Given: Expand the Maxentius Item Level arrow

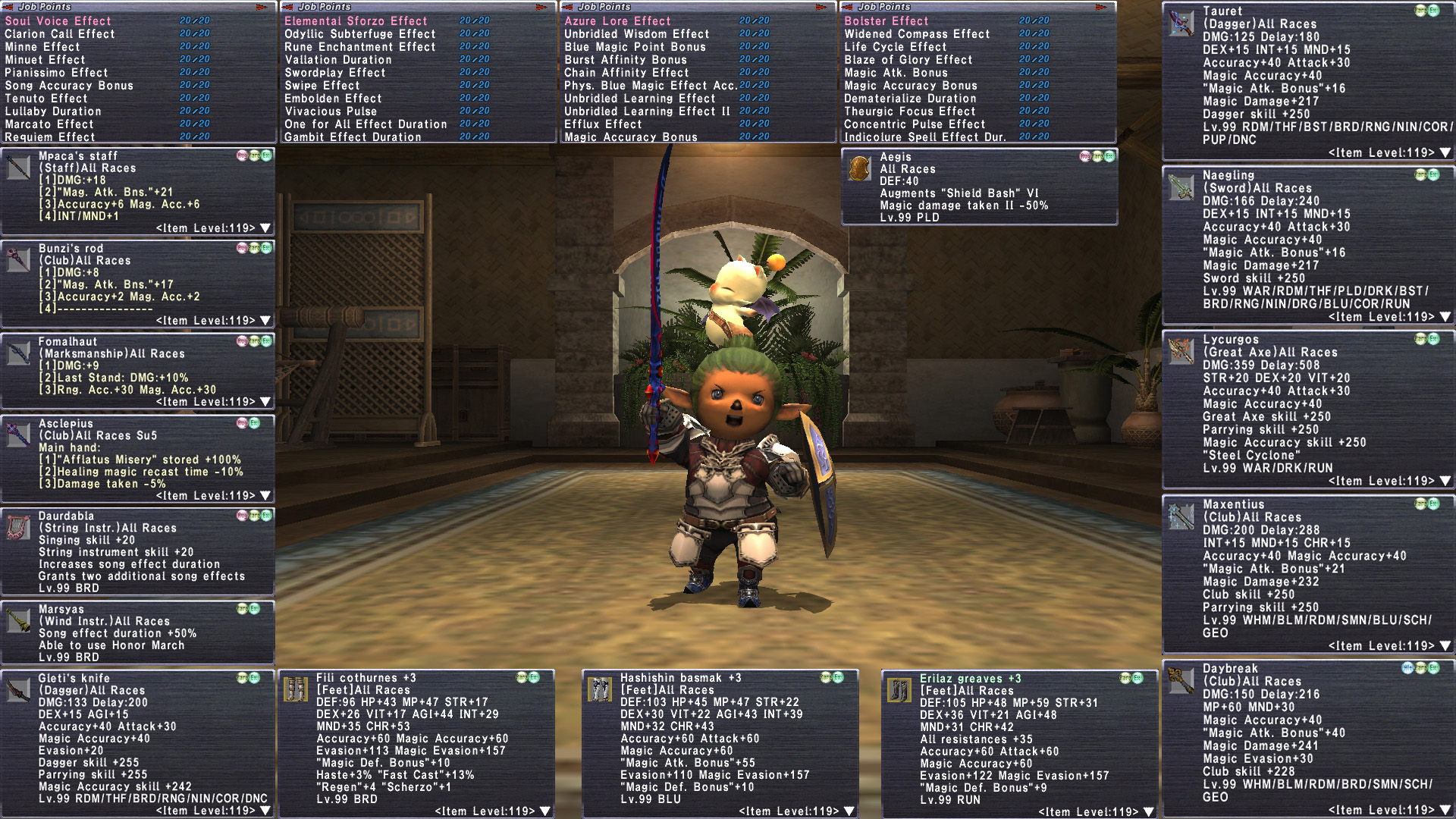Looking at the screenshot, I should pyautogui.click(x=1445, y=646).
